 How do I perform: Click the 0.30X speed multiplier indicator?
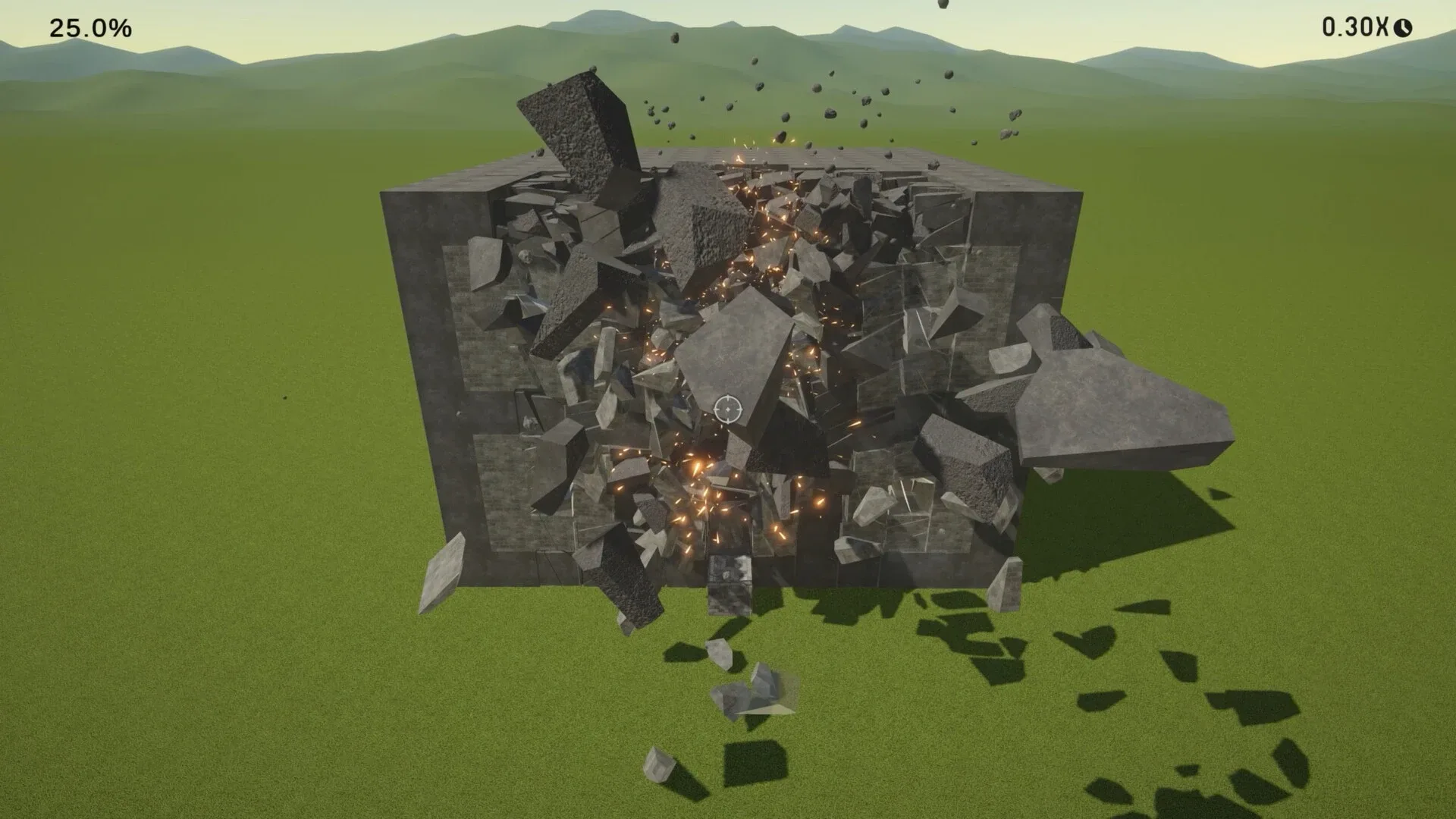tap(1355, 27)
